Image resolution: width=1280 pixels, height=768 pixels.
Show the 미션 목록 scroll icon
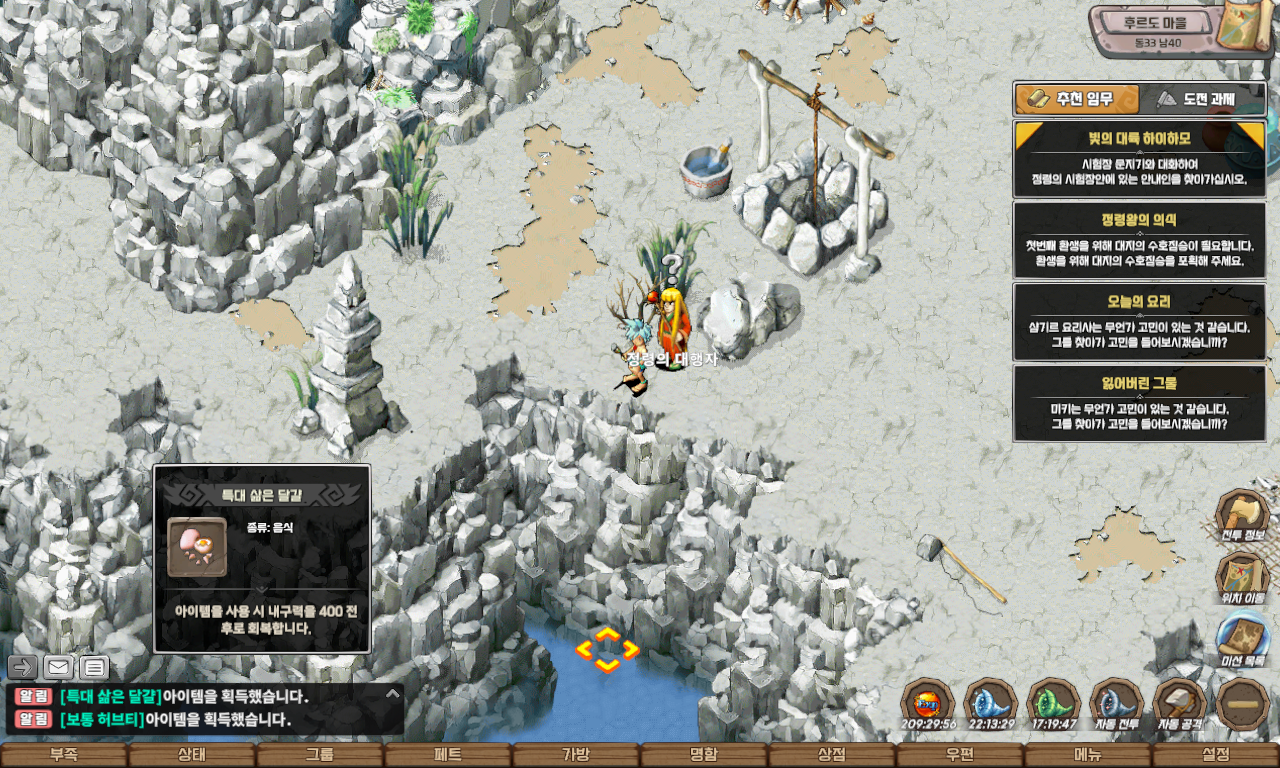point(1243,640)
